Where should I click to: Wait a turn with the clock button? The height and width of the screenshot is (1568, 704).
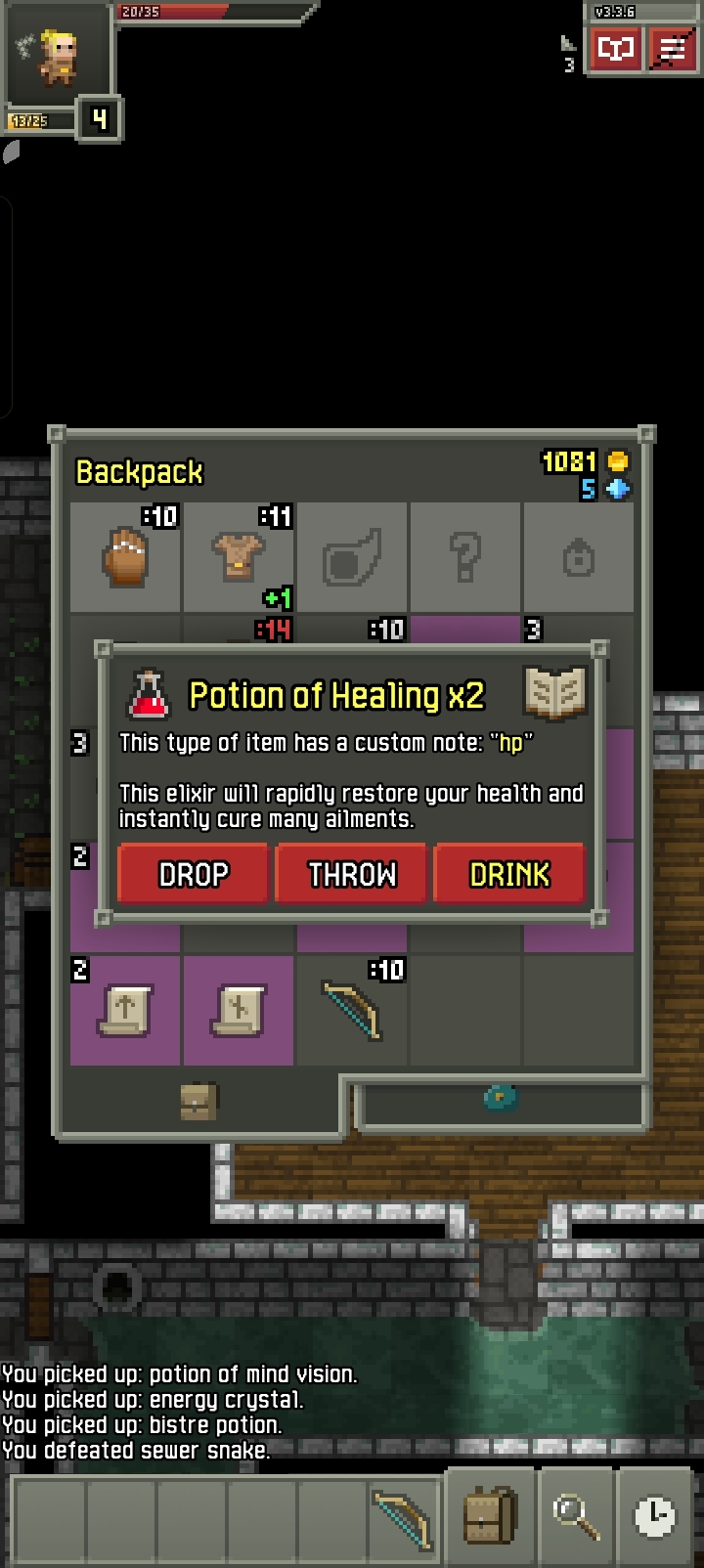(654, 1516)
